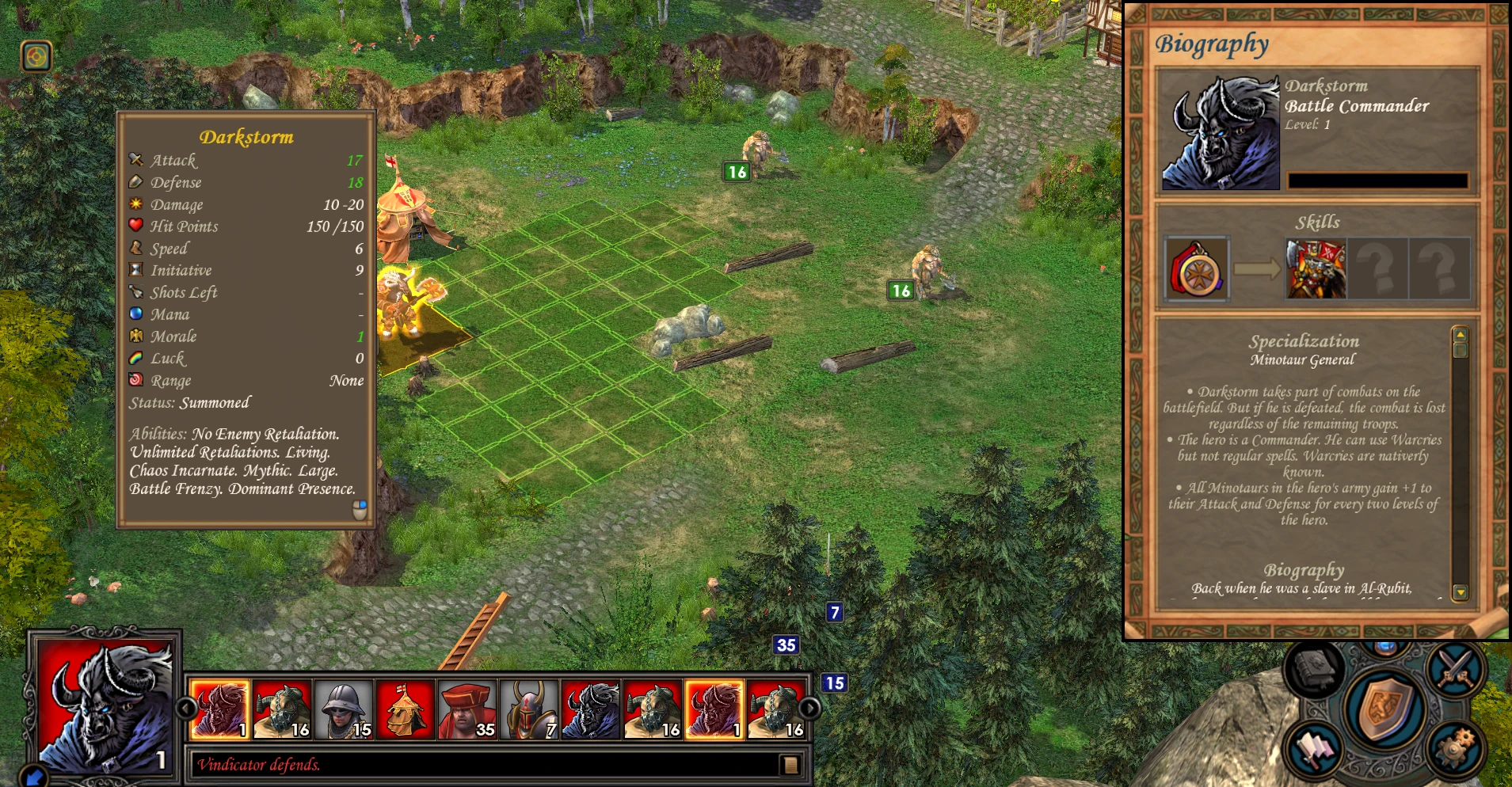
Task: Click the medal attribute icon under Skills
Action: 1197,269
